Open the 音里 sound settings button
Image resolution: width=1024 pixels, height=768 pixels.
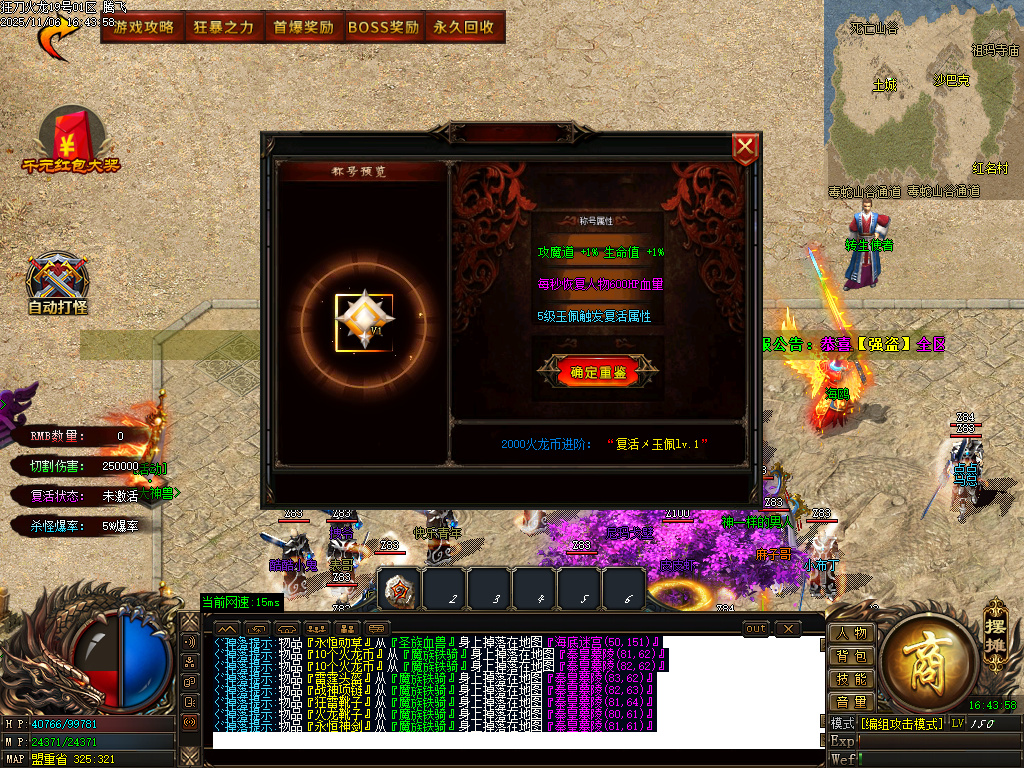pos(852,702)
